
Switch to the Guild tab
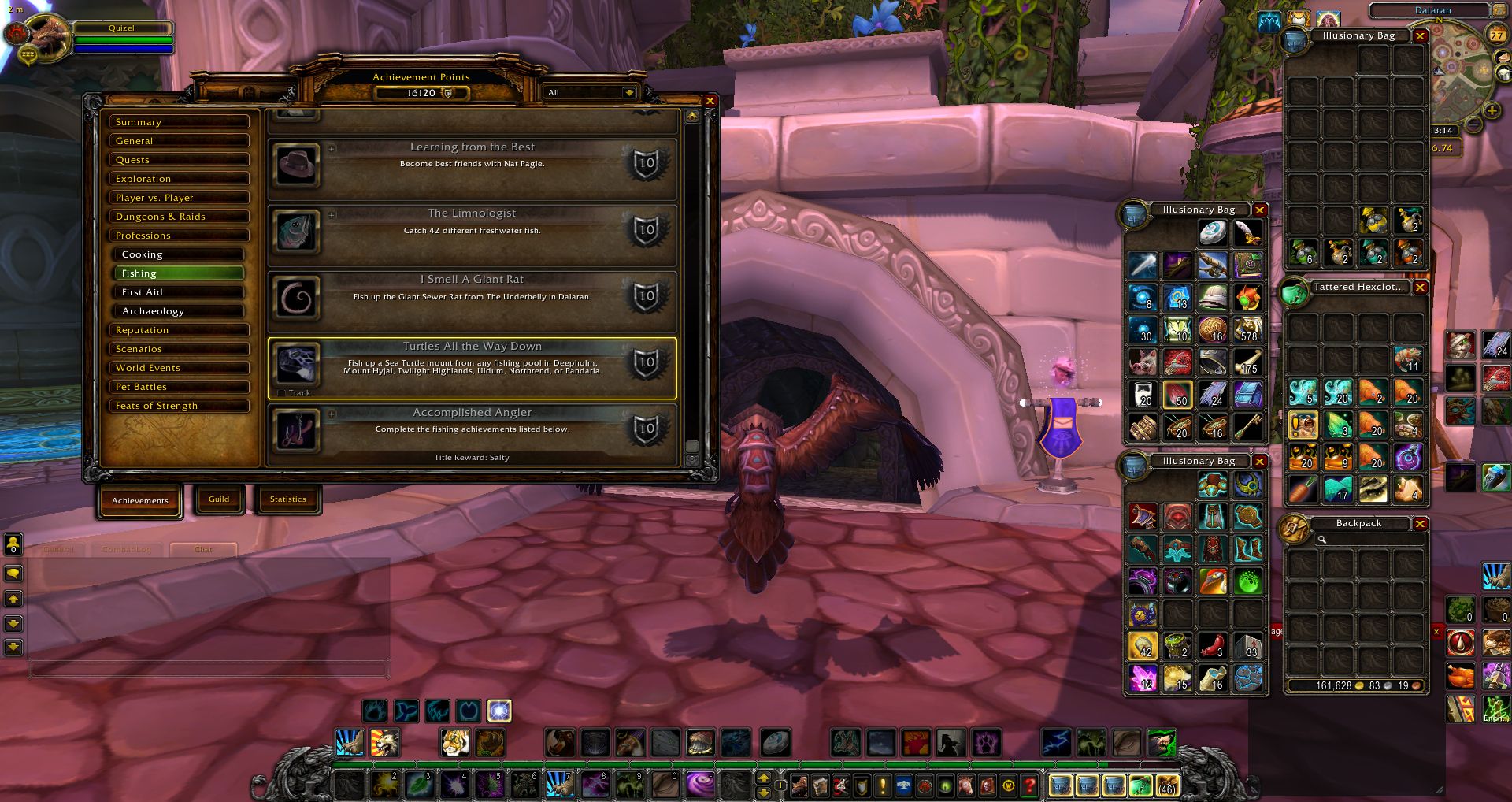[219, 499]
